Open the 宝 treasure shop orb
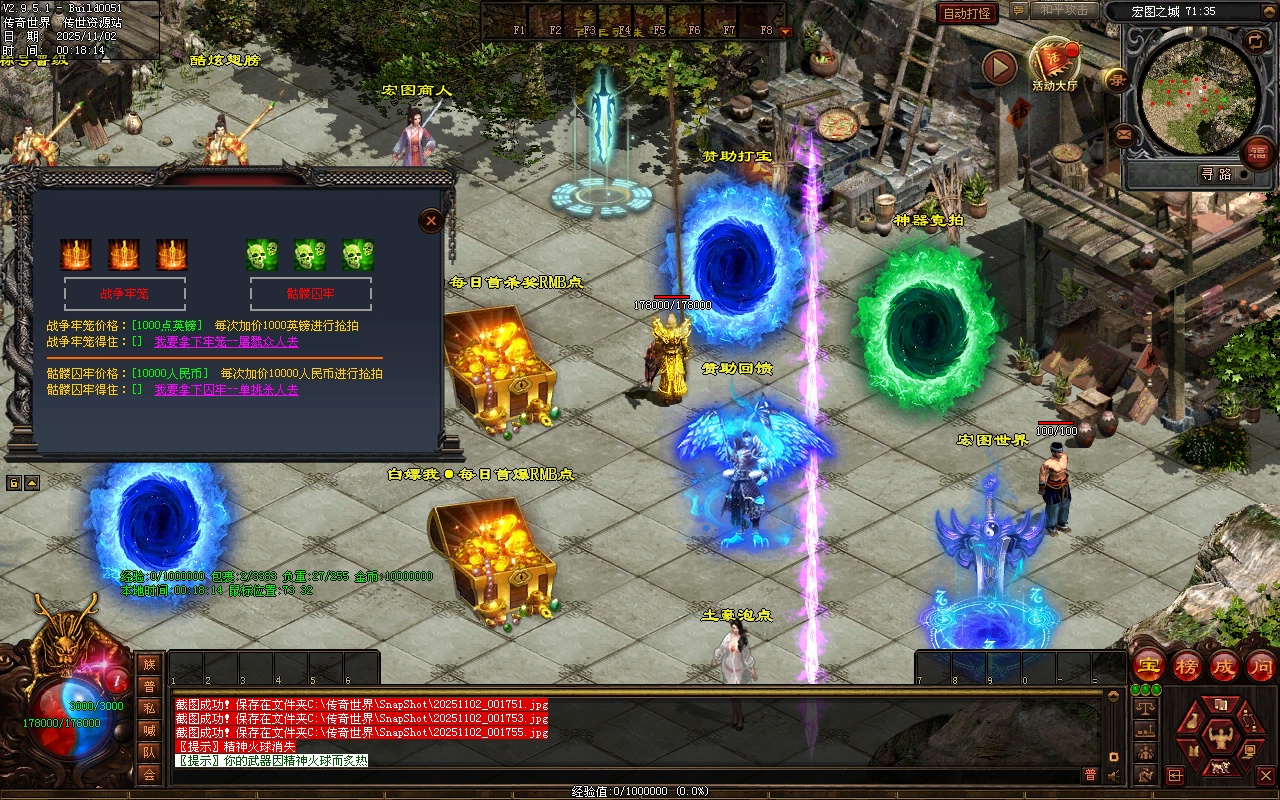The image size is (1280, 800). click(1149, 666)
